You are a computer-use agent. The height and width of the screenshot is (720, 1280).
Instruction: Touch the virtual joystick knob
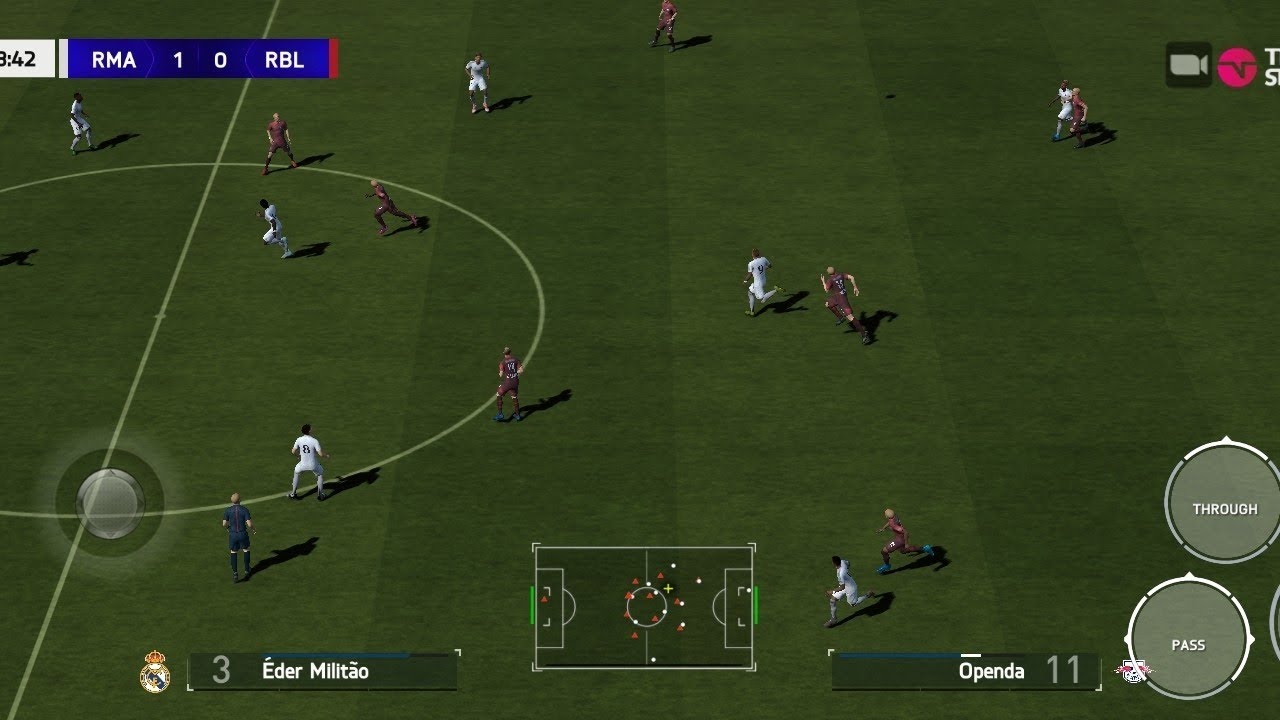[x=110, y=502]
